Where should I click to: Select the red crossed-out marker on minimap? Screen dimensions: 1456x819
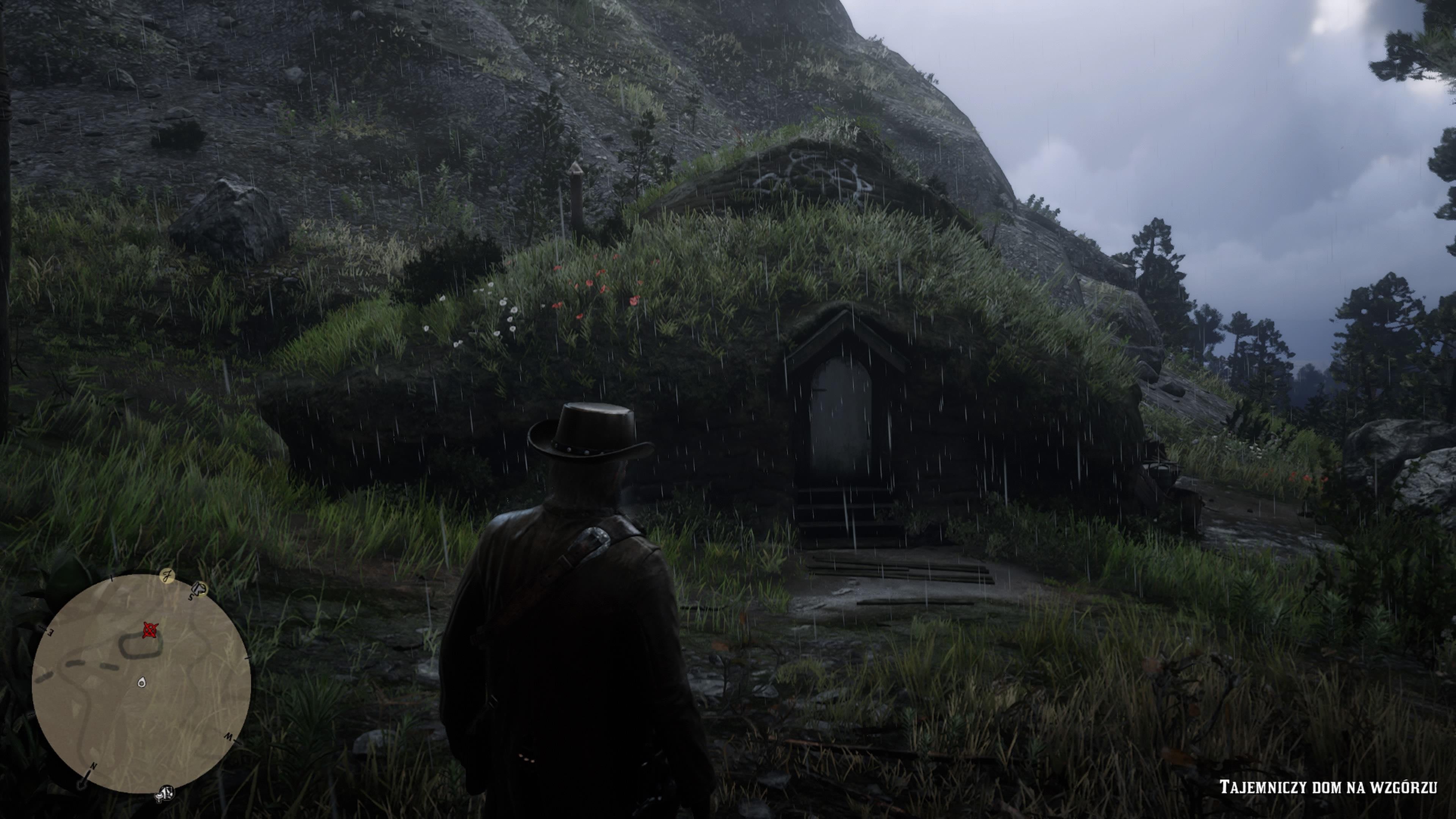tap(150, 630)
